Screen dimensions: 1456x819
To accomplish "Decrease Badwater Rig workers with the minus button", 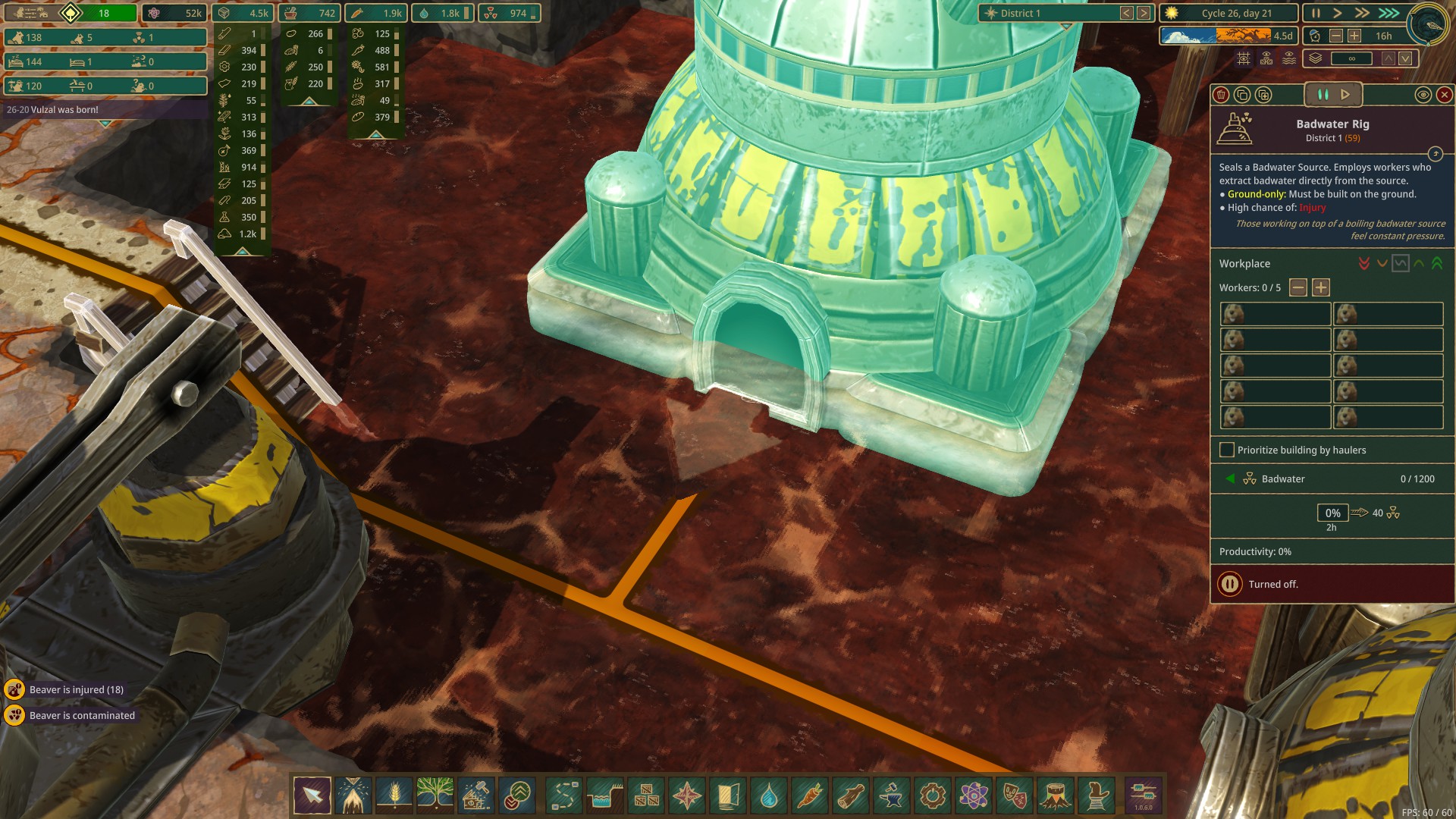I will 1298,287.
